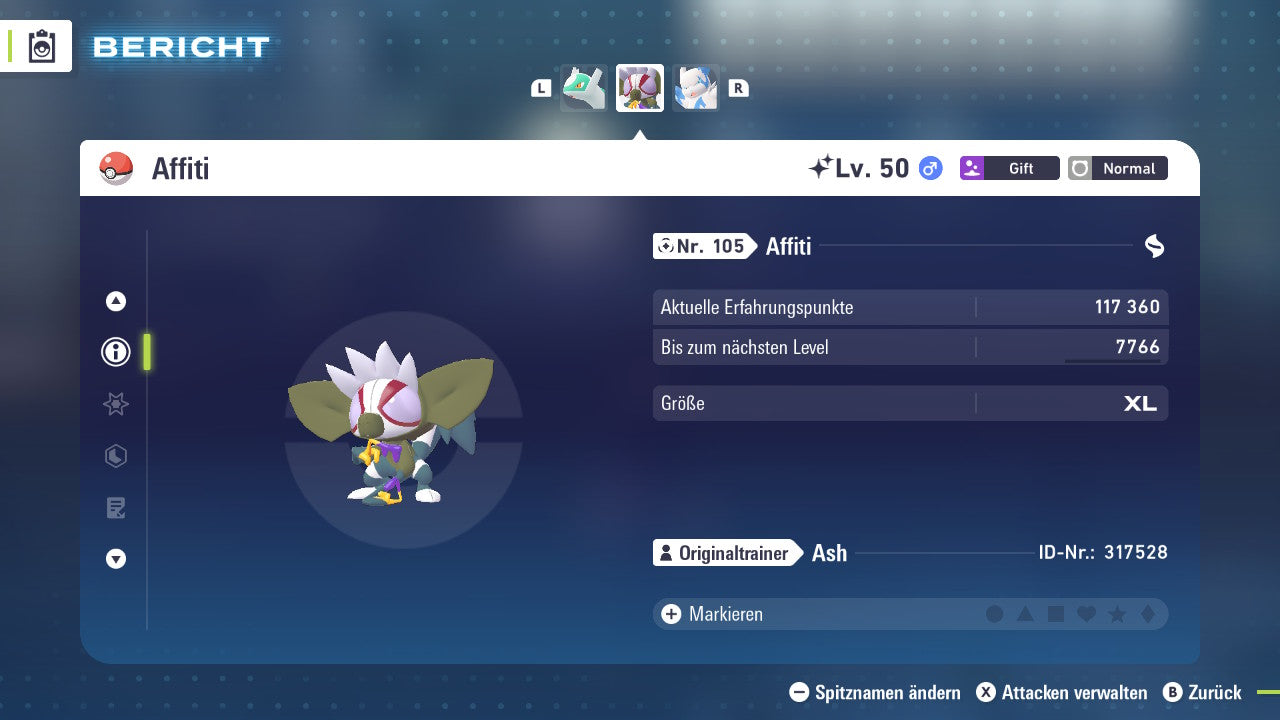Screen dimensions: 1280x720
Task: Open the Markieren plus button
Action: coord(669,614)
